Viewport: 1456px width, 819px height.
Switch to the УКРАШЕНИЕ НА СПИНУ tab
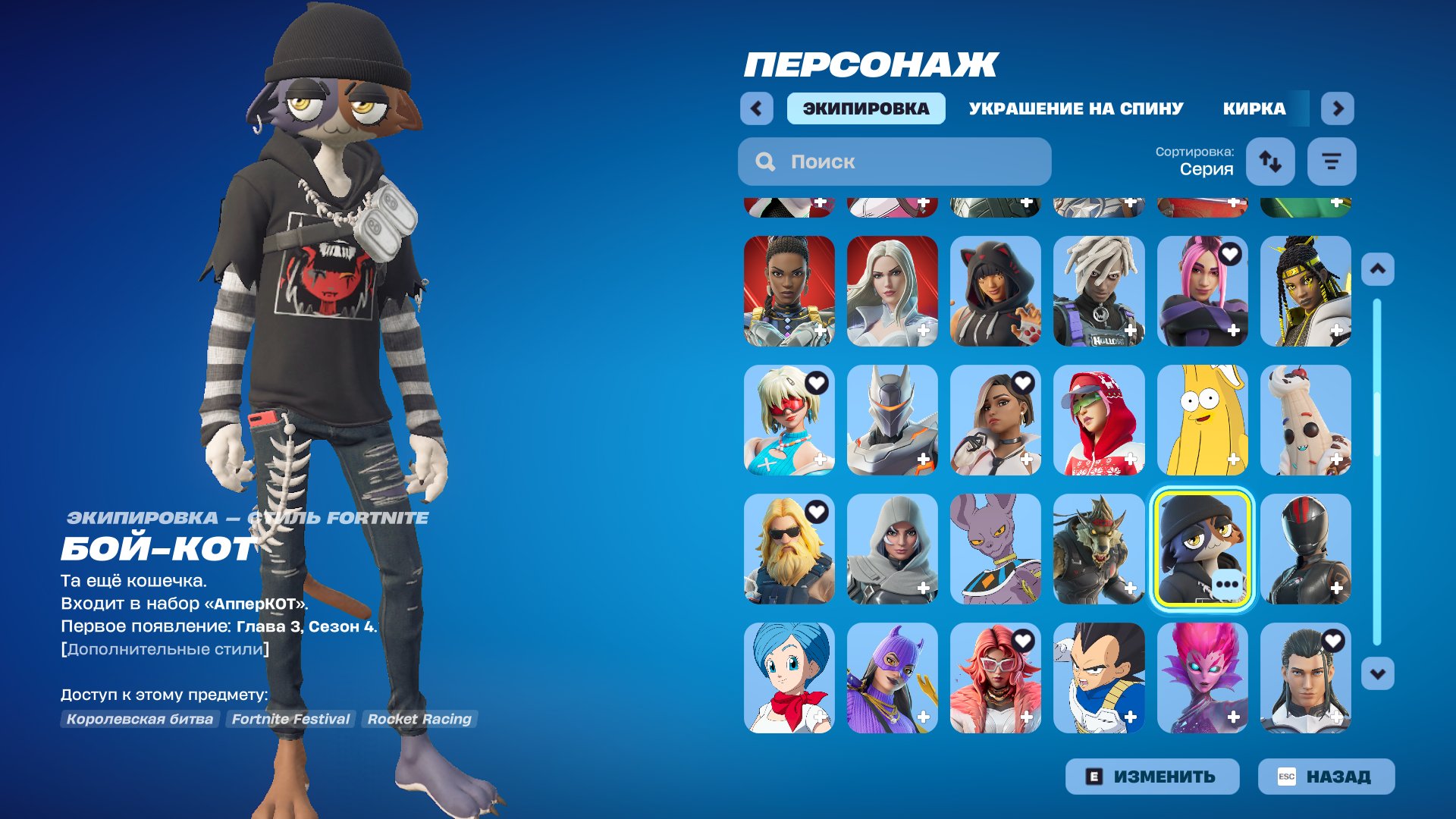[x=1075, y=108]
